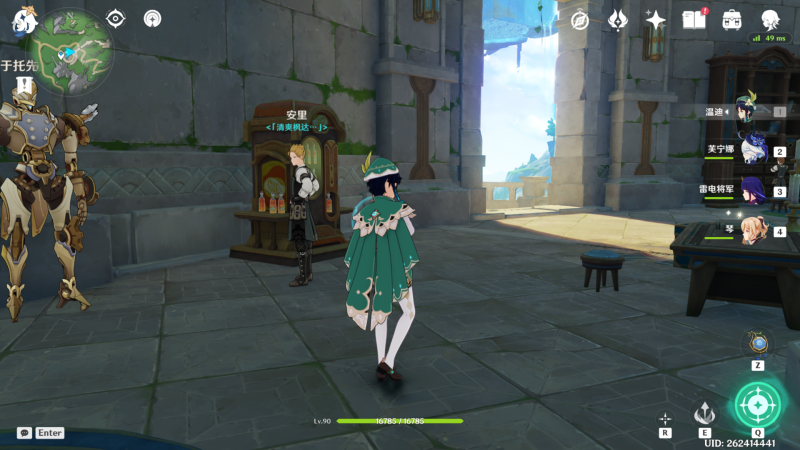The image size is (800, 450).
Task: Select the active party member 温迪
Action: [748, 113]
